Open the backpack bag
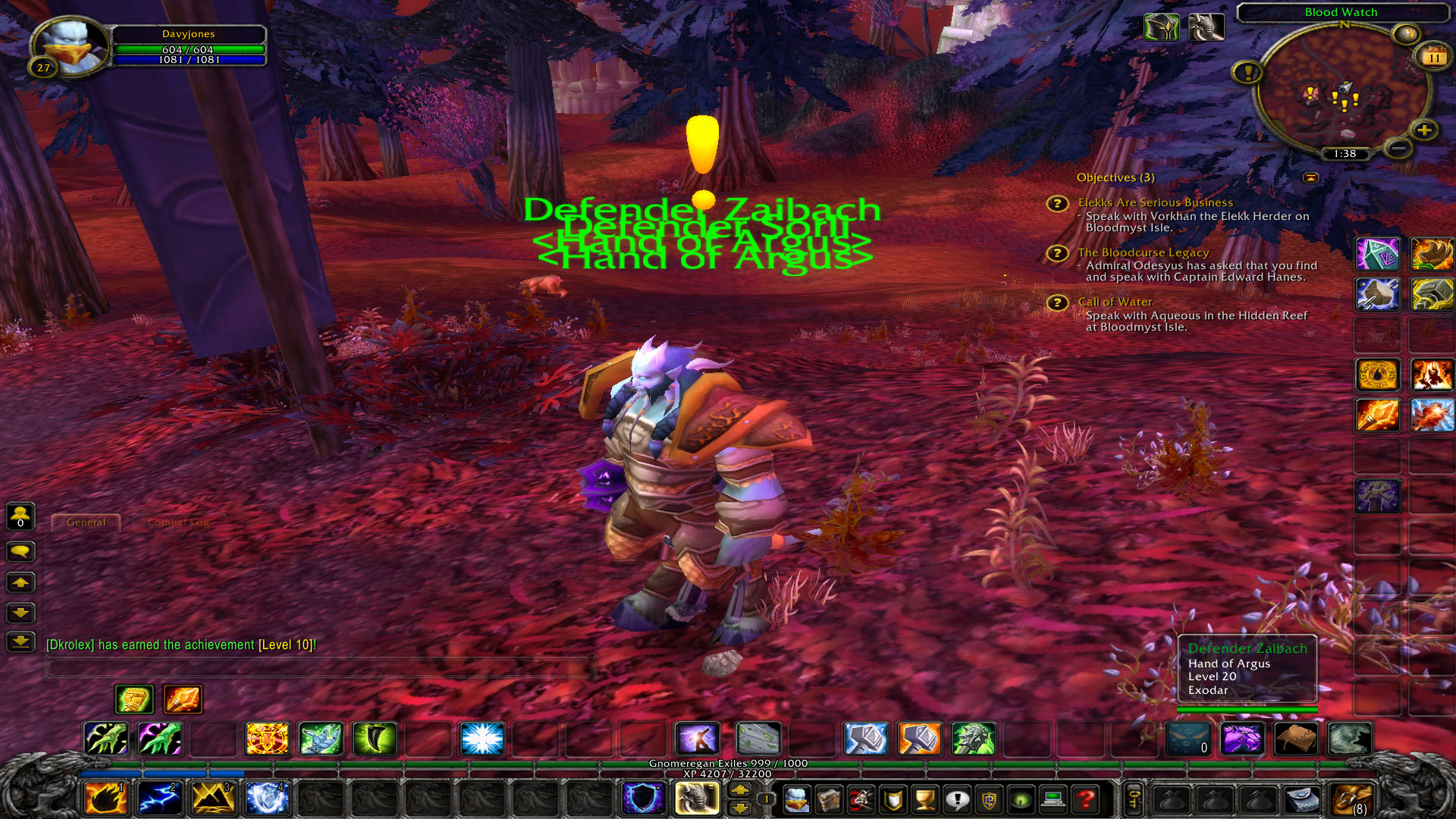 (x=1353, y=799)
